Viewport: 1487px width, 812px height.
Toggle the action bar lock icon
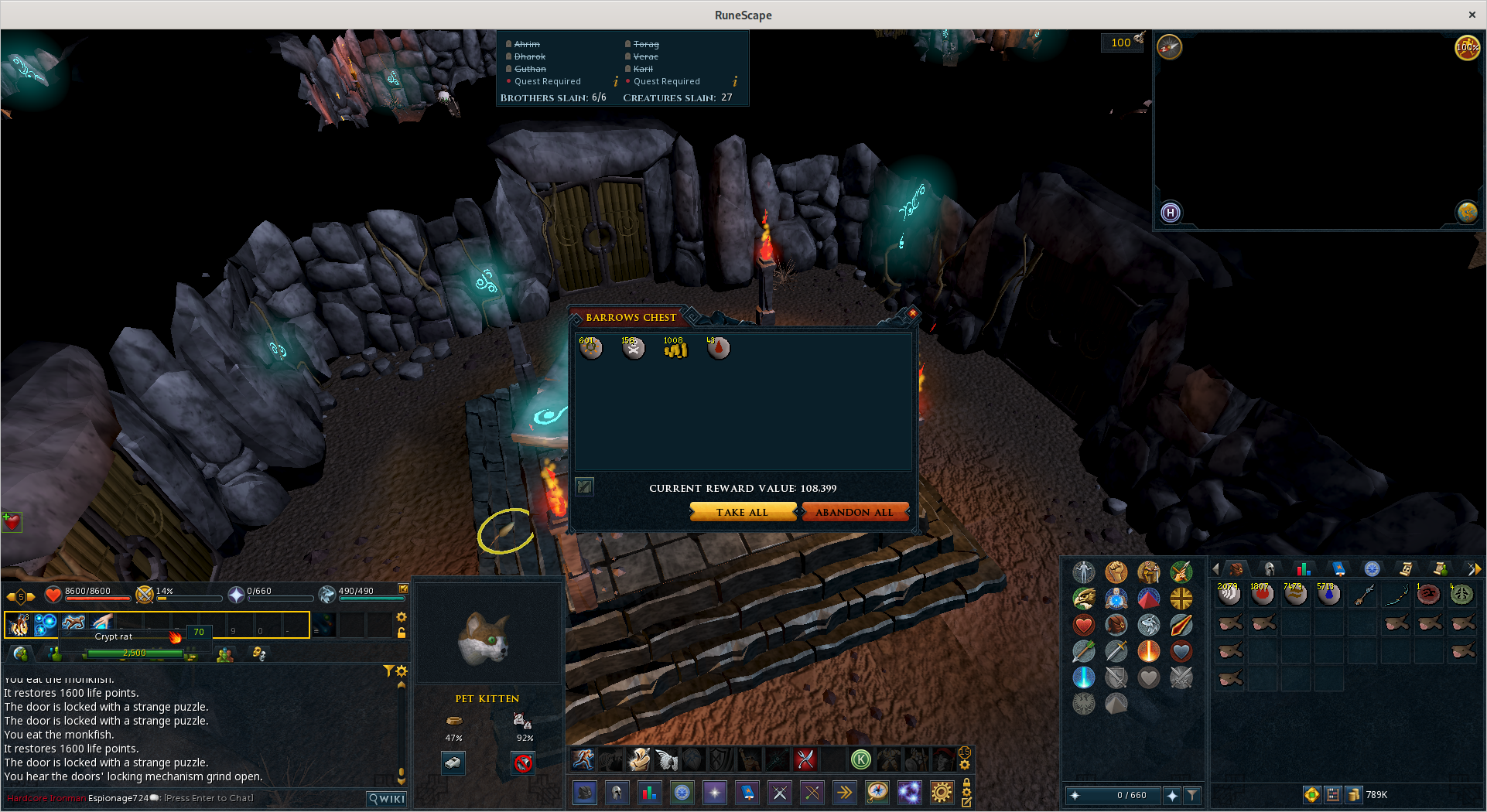coord(402,633)
